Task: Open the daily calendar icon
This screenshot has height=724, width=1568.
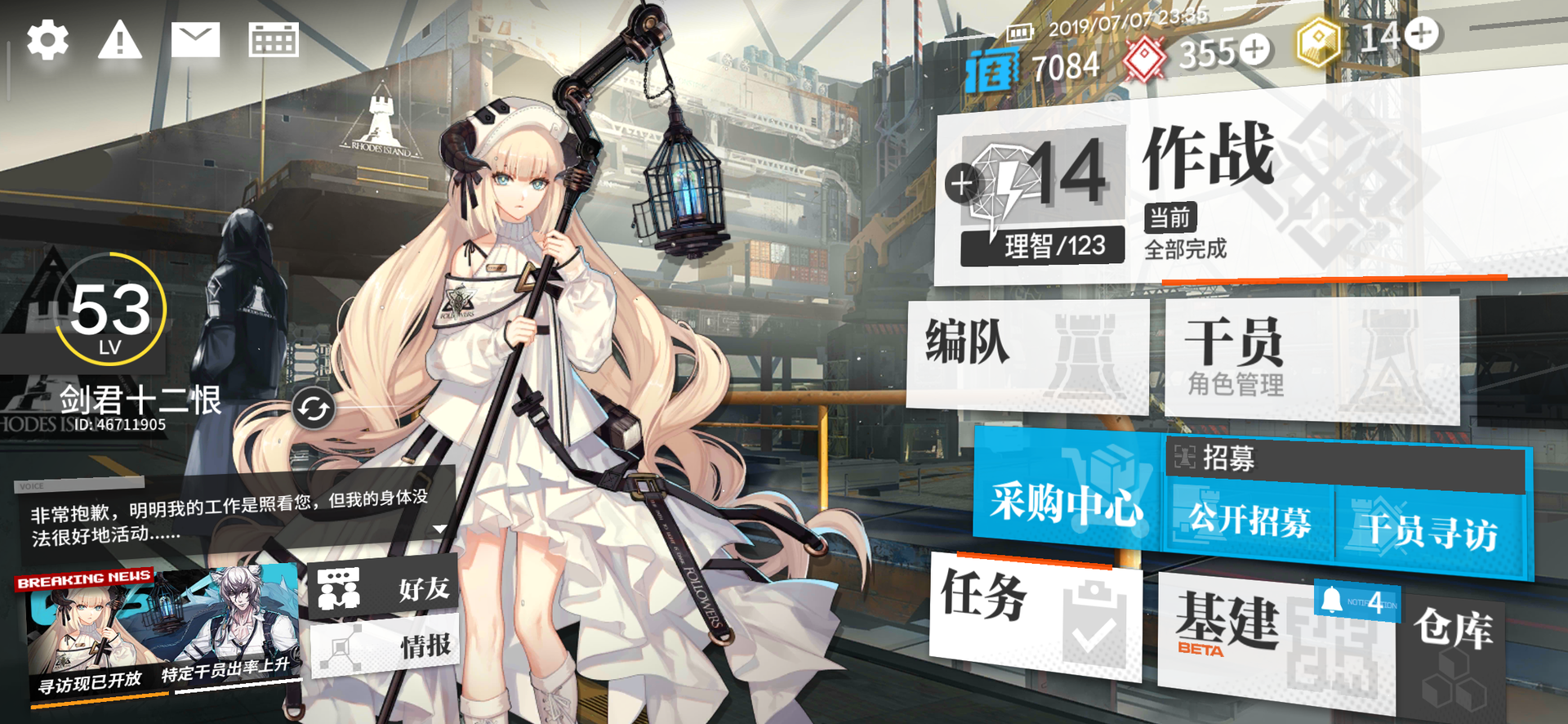Action: 275,38
